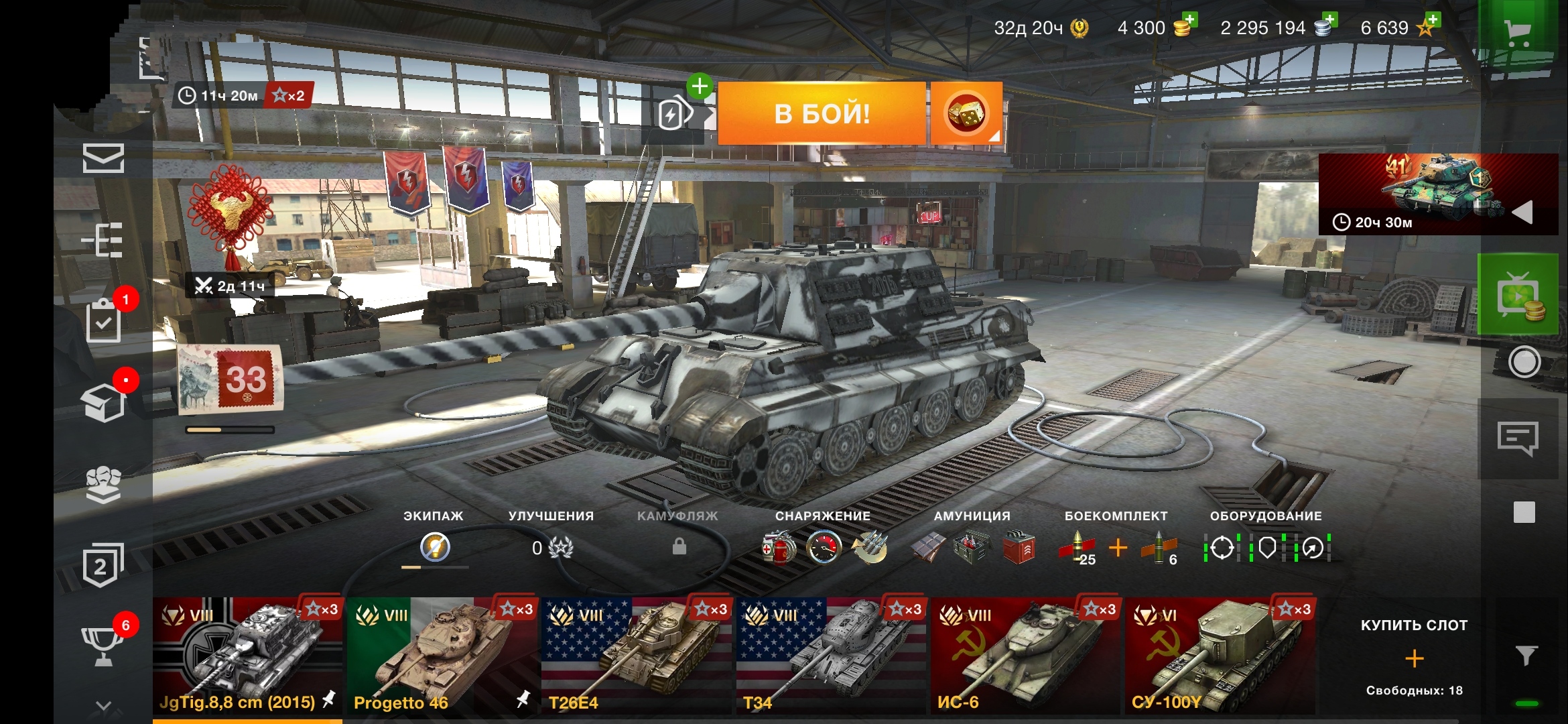This screenshot has width=1568, height=724.
Task: Select the T26E4 tank
Action: pyautogui.click(x=637, y=656)
